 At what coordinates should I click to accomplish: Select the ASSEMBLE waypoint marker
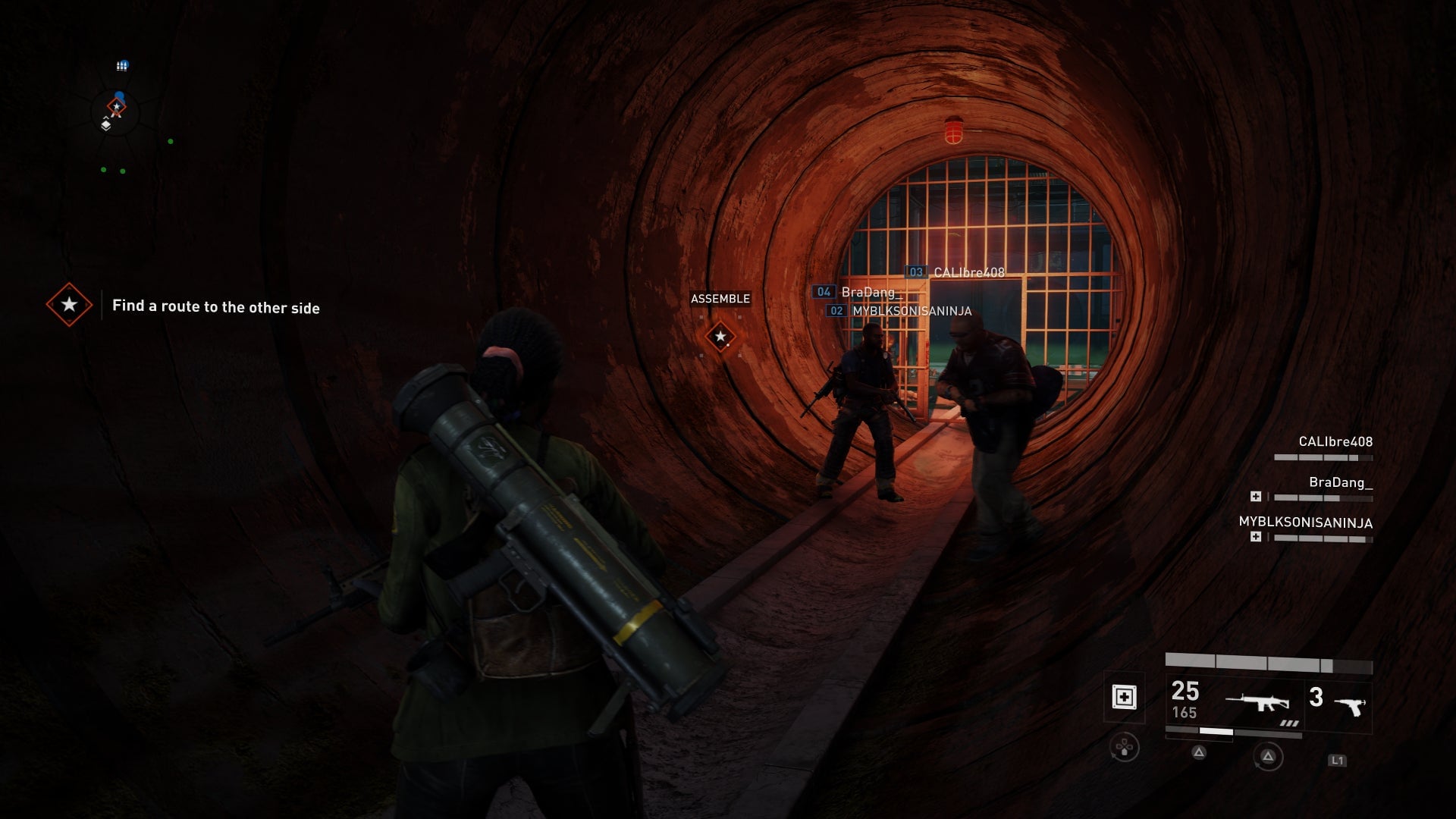point(720,336)
